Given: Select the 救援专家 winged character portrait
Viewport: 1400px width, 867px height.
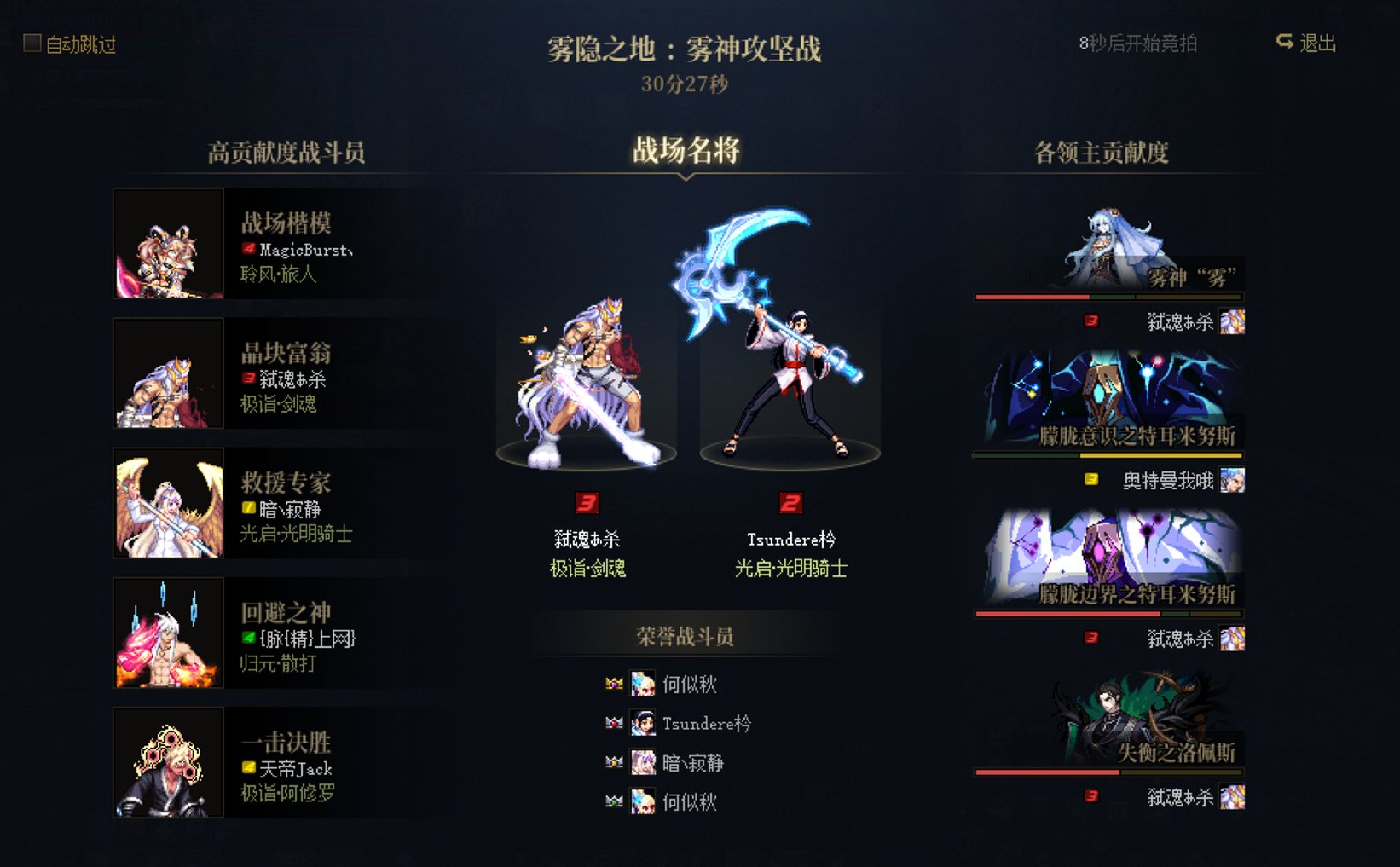Looking at the screenshot, I should pos(168,503).
